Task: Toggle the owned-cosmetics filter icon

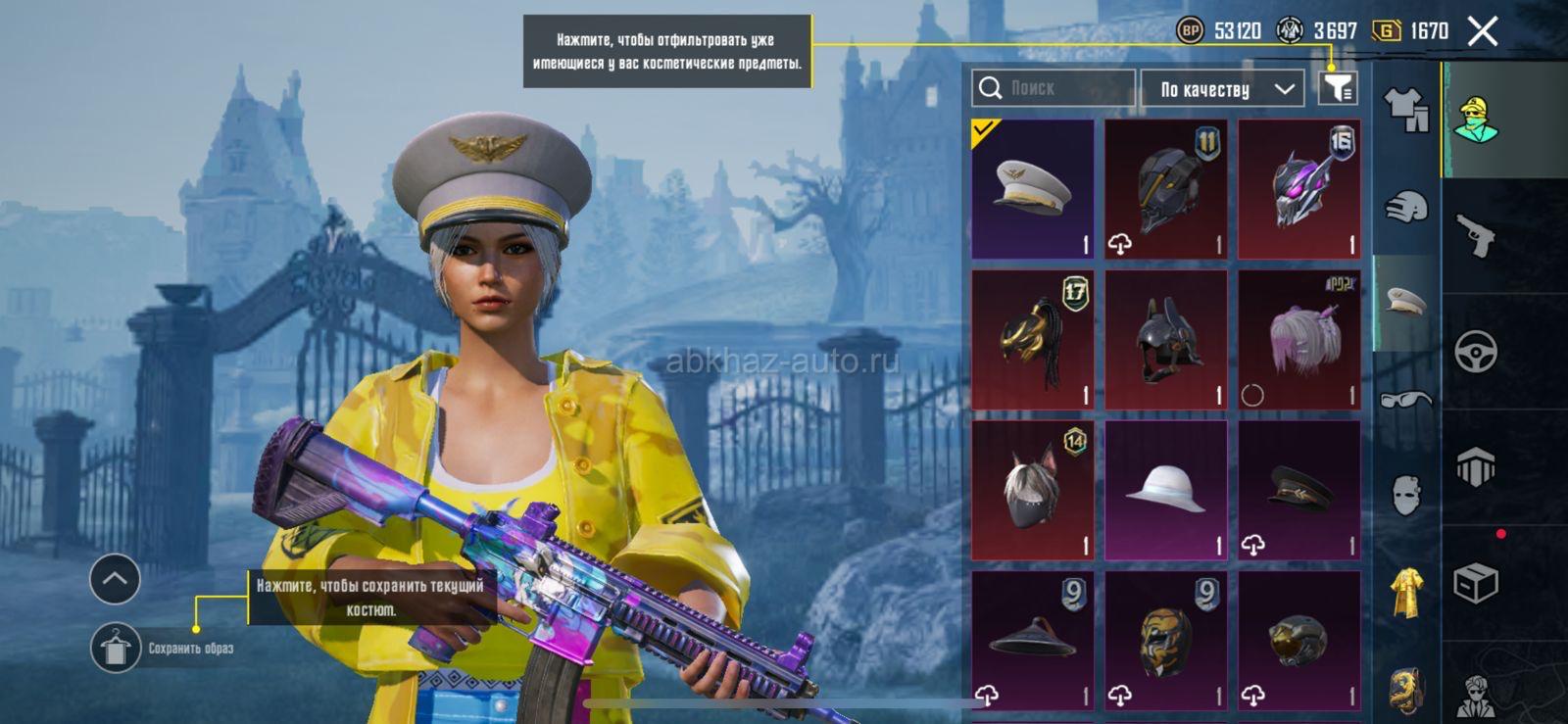Action: tap(1338, 88)
